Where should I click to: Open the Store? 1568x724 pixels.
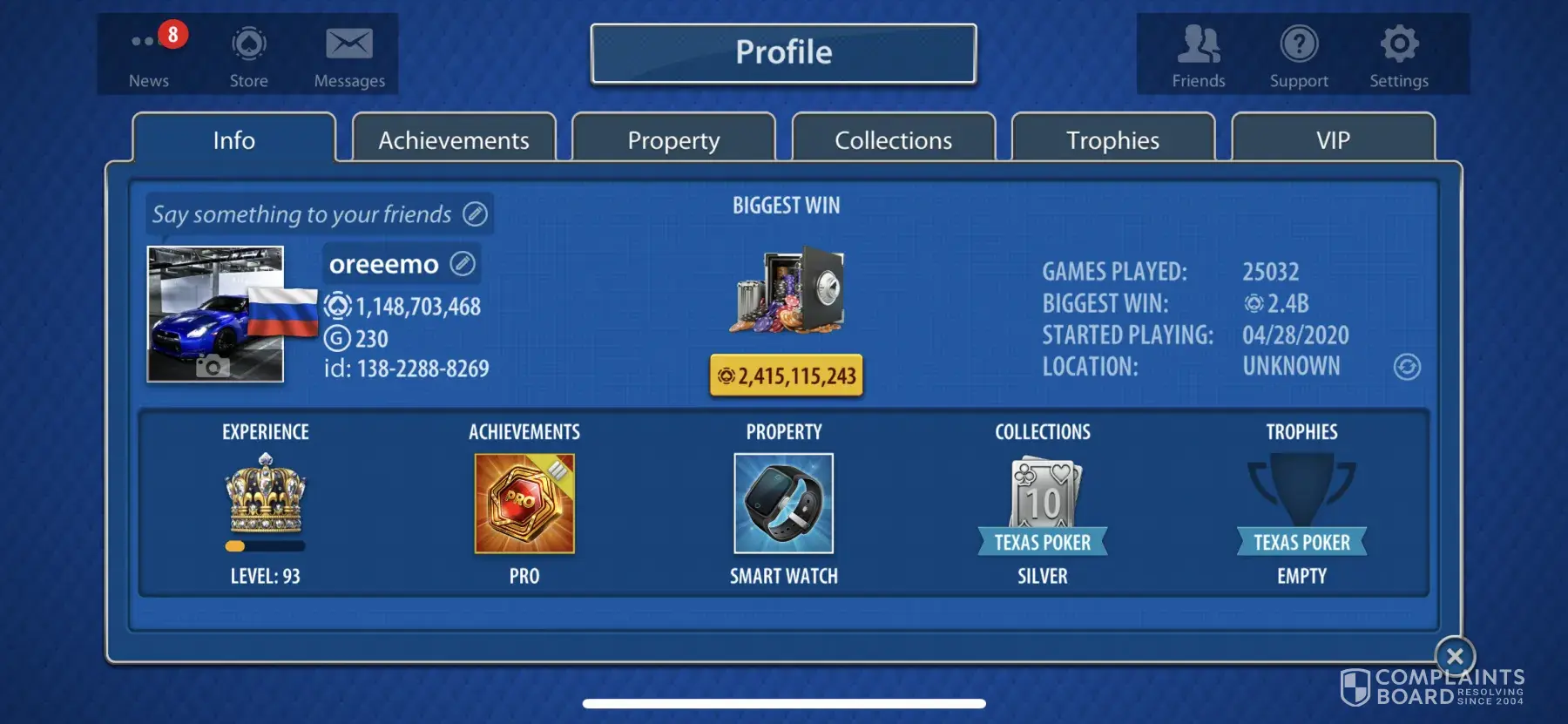click(x=249, y=55)
